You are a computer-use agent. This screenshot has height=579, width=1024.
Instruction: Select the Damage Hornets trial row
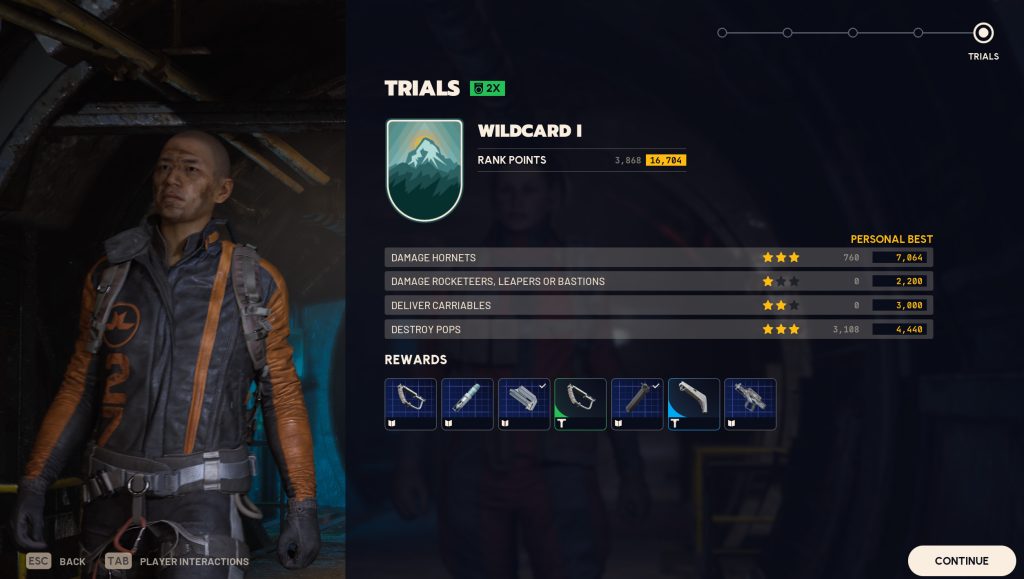(x=658, y=258)
